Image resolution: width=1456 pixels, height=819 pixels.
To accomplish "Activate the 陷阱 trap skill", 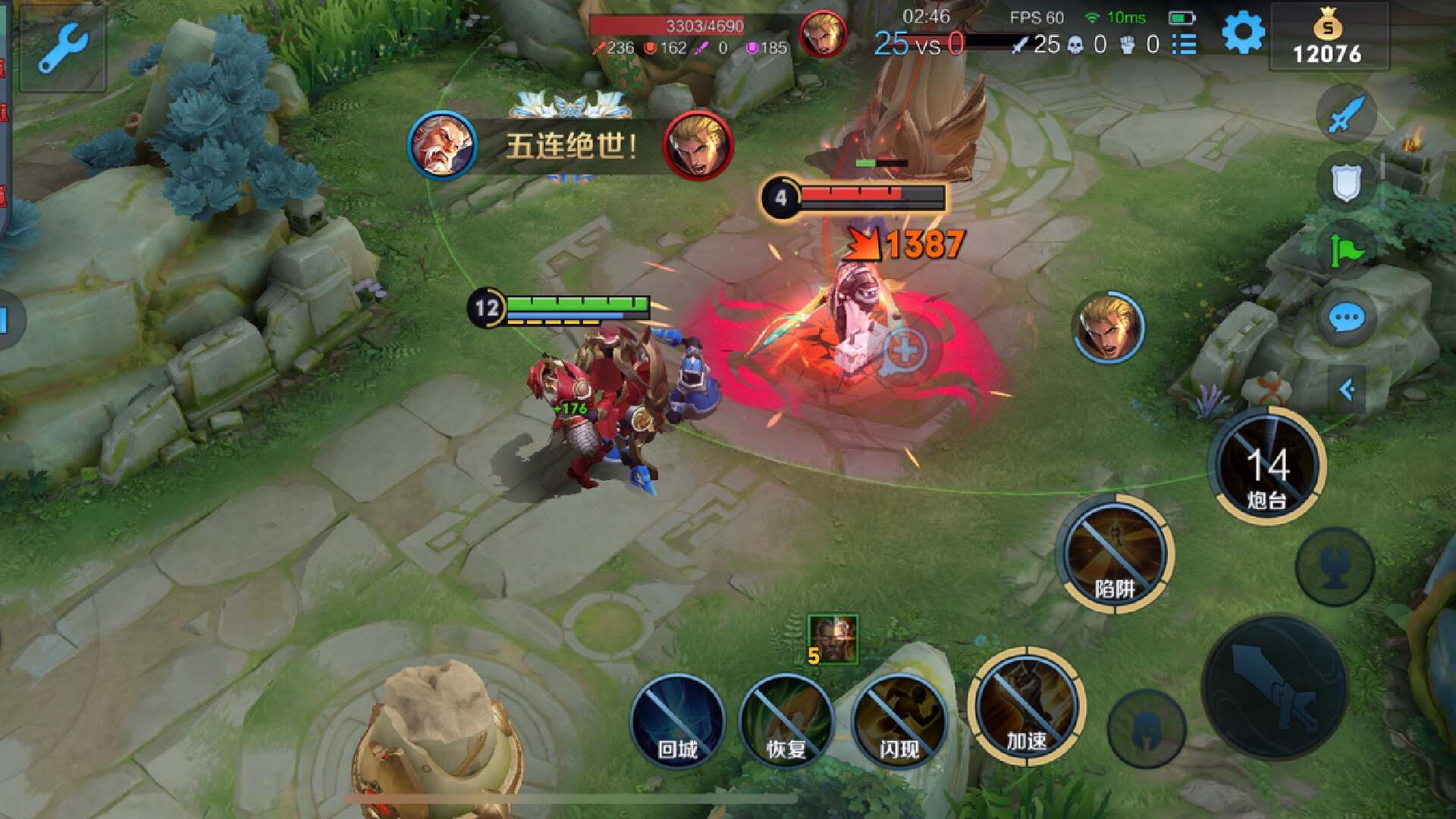I will [1114, 554].
